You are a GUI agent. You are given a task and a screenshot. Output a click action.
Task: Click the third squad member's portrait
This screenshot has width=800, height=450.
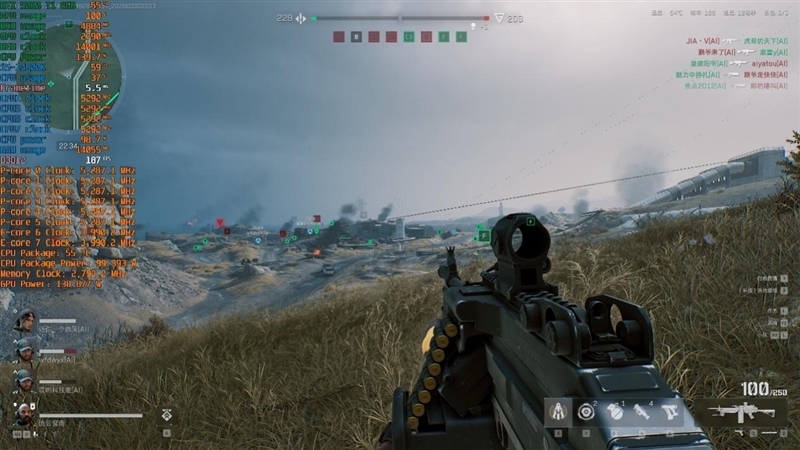[25, 381]
